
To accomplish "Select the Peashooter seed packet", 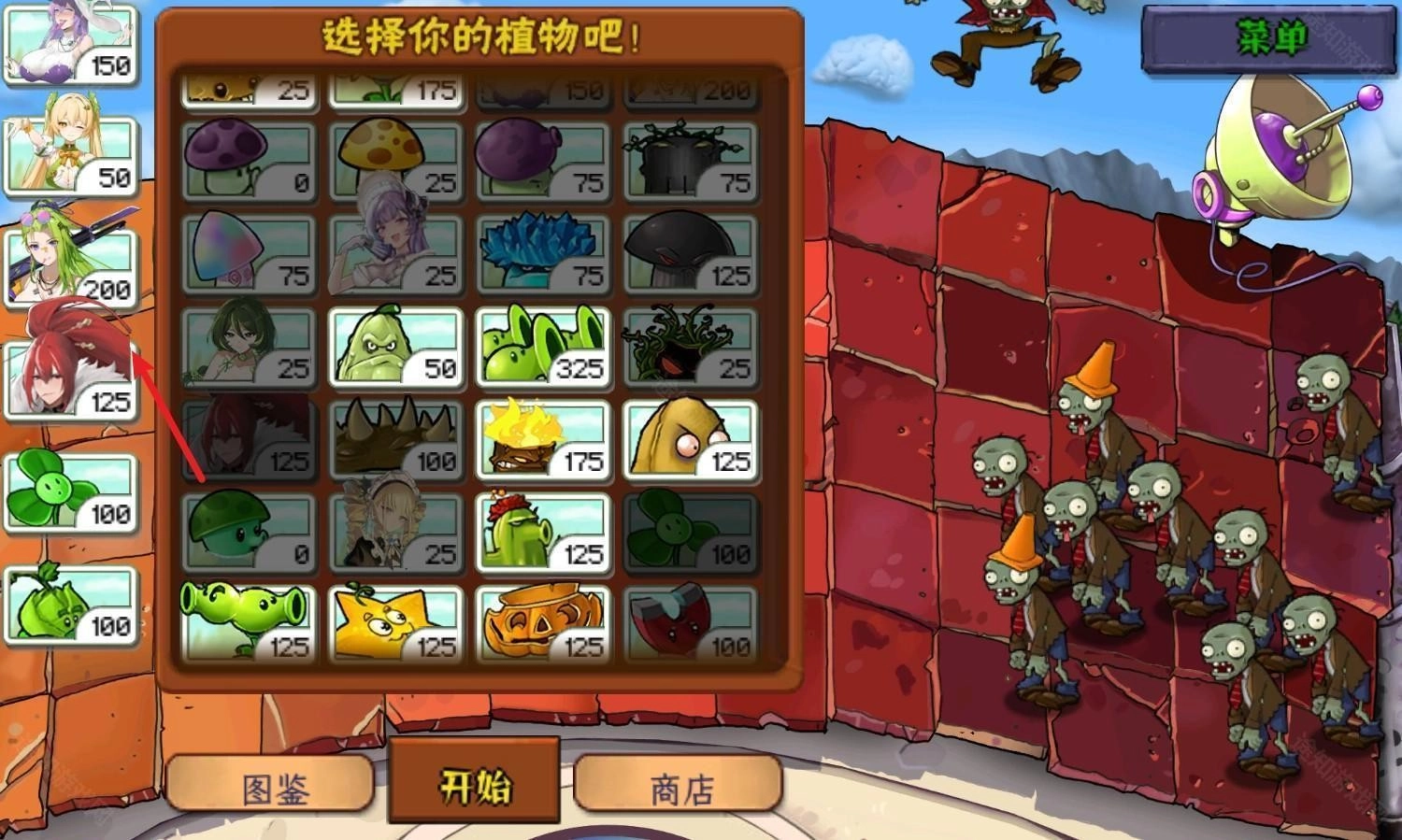I will [246, 619].
